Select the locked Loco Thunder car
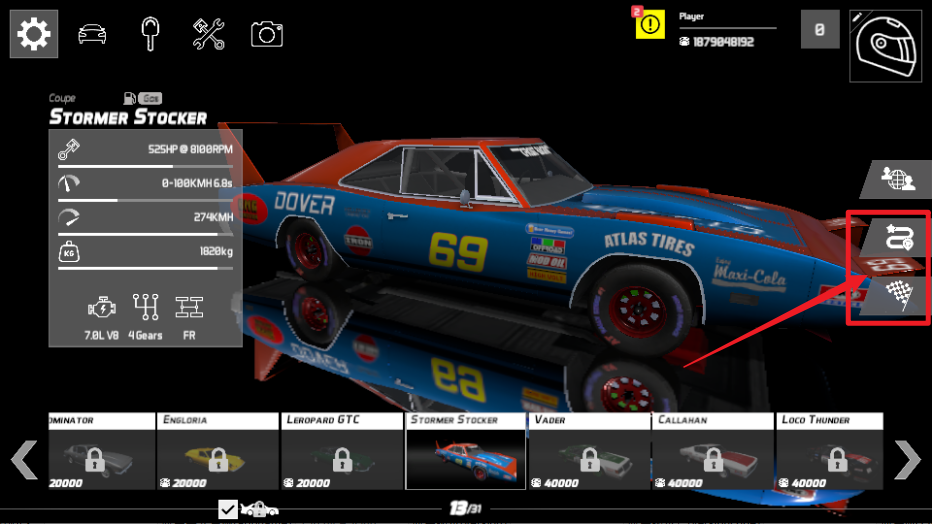The image size is (932, 524). point(830,451)
